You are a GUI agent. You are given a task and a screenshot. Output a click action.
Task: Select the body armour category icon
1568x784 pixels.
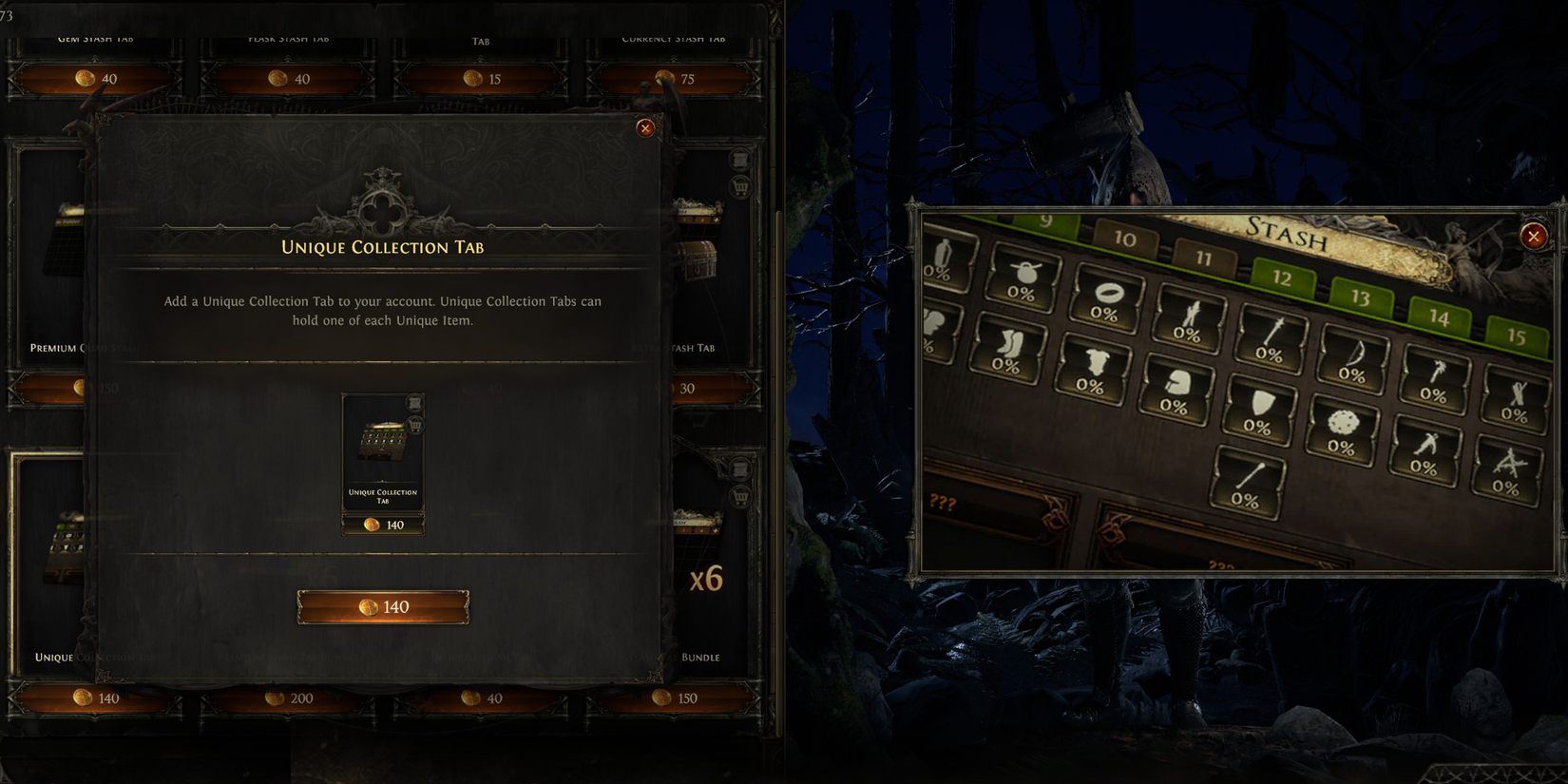pos(1095,362)
